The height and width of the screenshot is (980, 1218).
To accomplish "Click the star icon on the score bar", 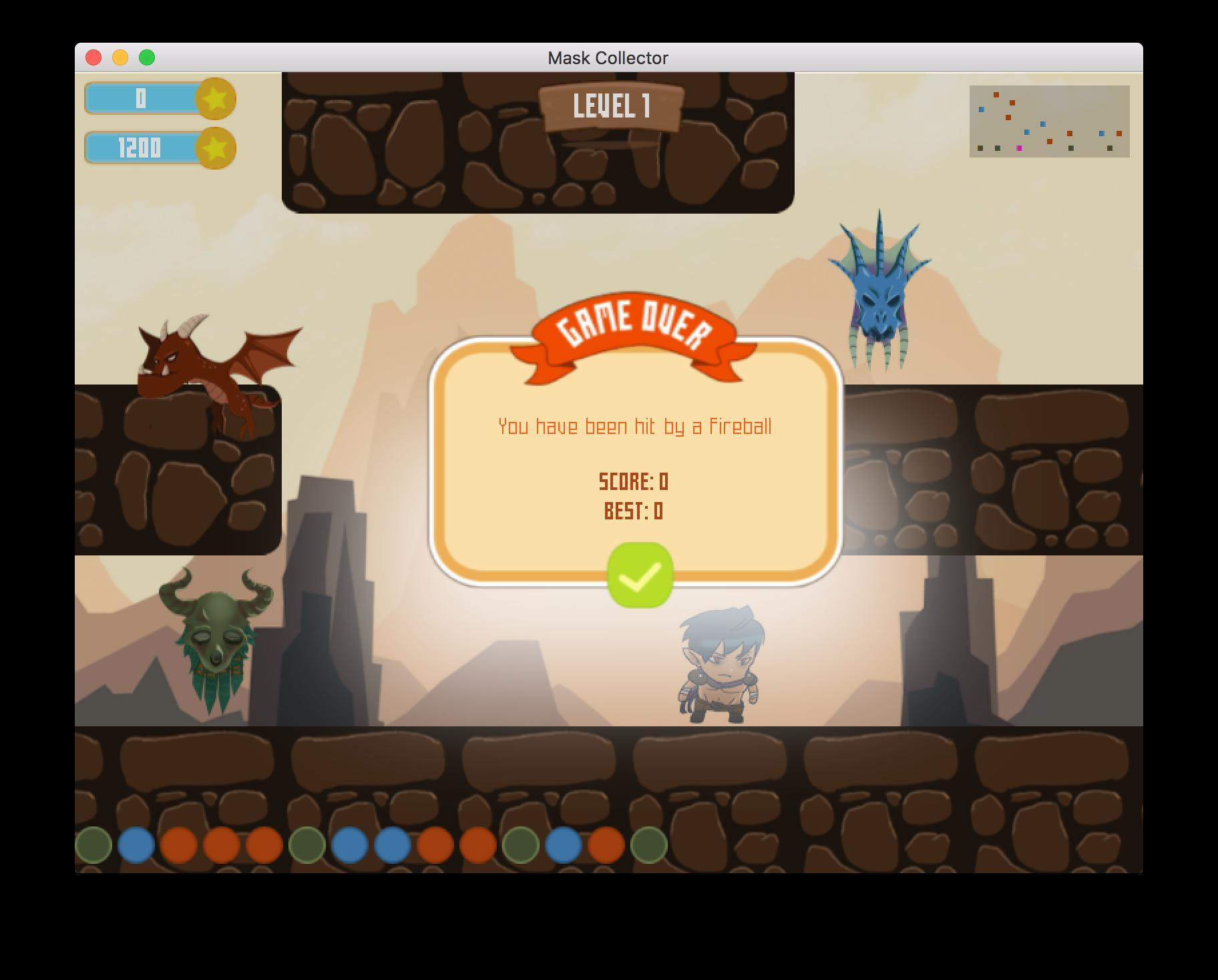I will 214,99.
